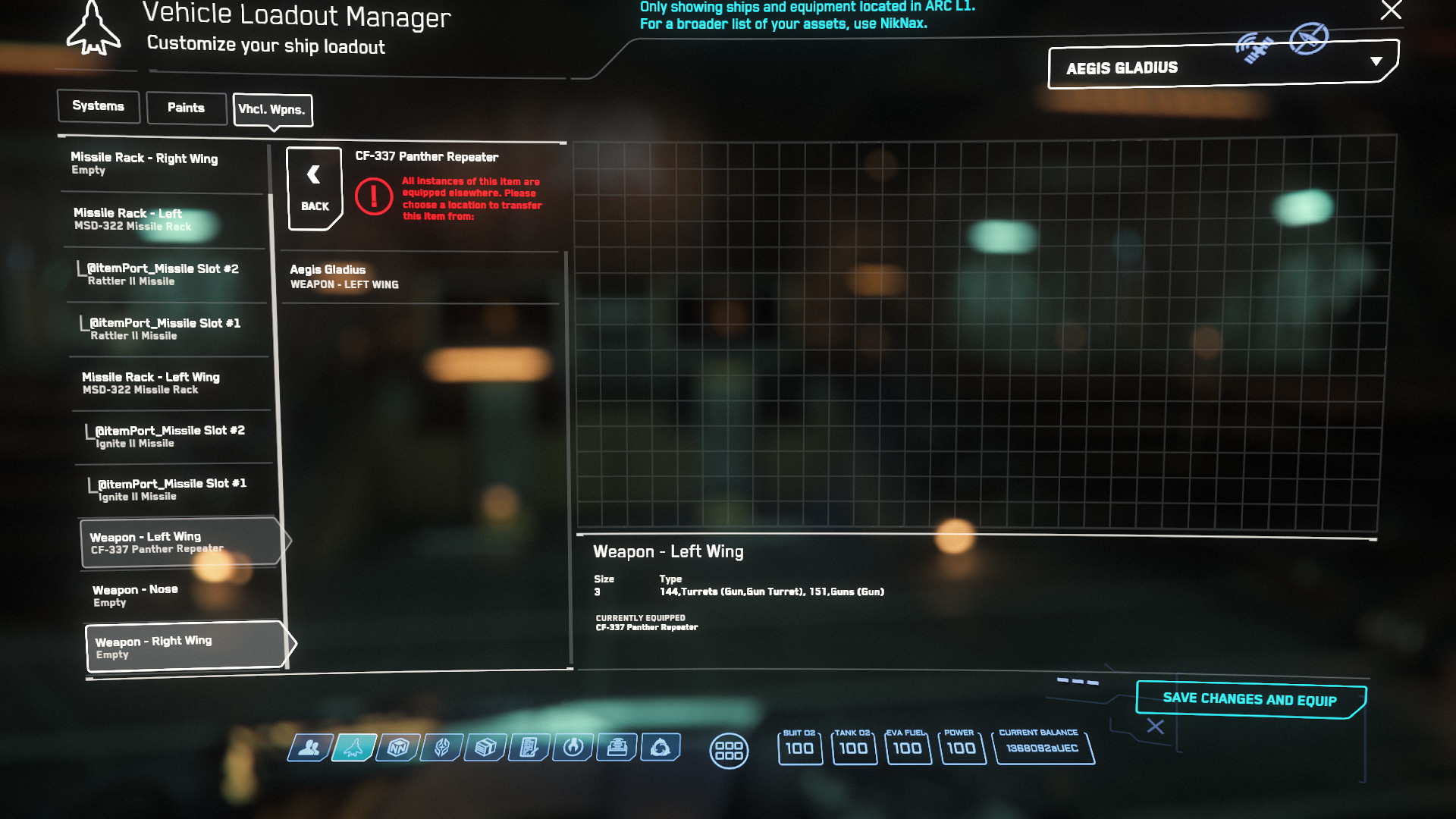Screen dimensions: 1456x819
Task: Click the emblem icon next to NikNax
Action: [x=441, y=749]
